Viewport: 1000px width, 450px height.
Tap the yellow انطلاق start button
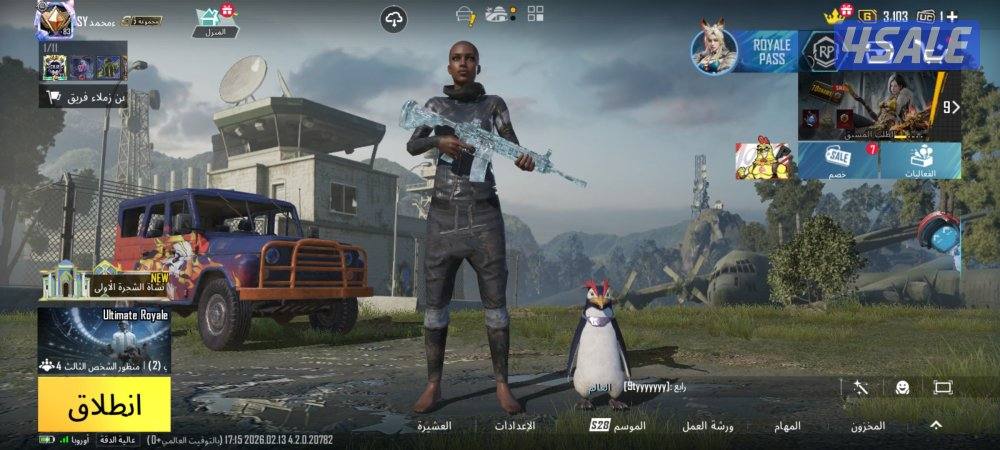click(x=104, y=405)
